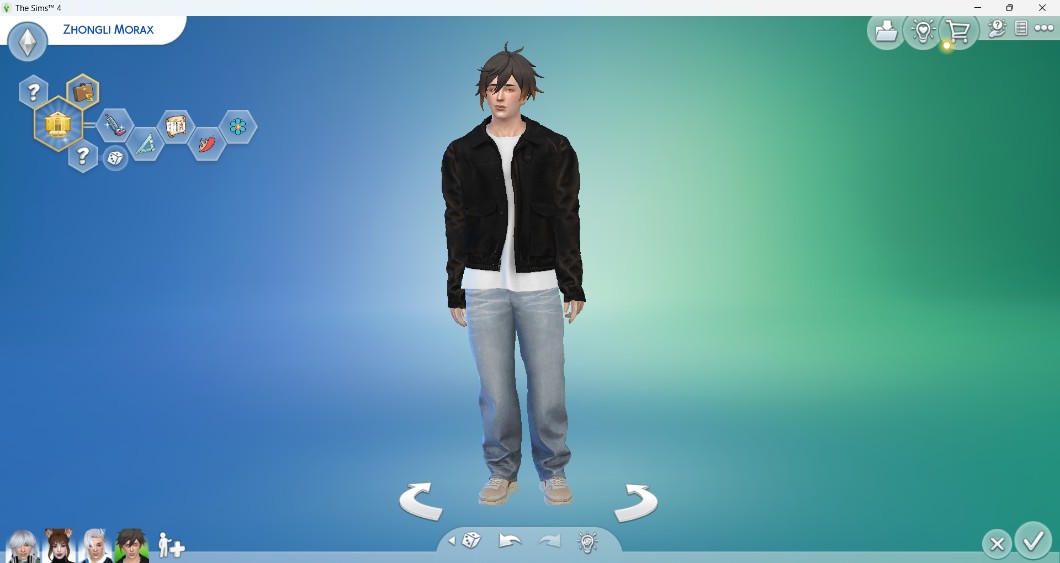1060x563 pixels.
Task: Cancel Create a Sim with the X button
Action: click(996, 544)
